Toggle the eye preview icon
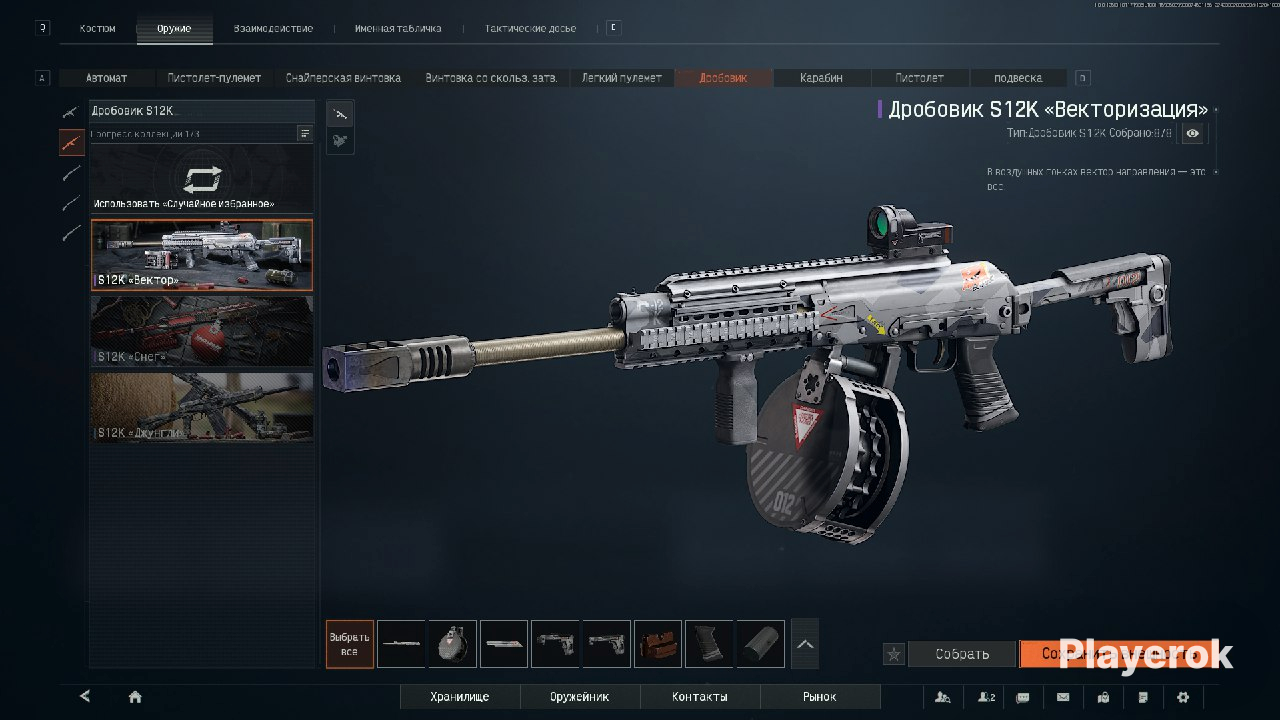This screenshot has height=720, width=1280. pyautogui.click(x=1193, y=133)
